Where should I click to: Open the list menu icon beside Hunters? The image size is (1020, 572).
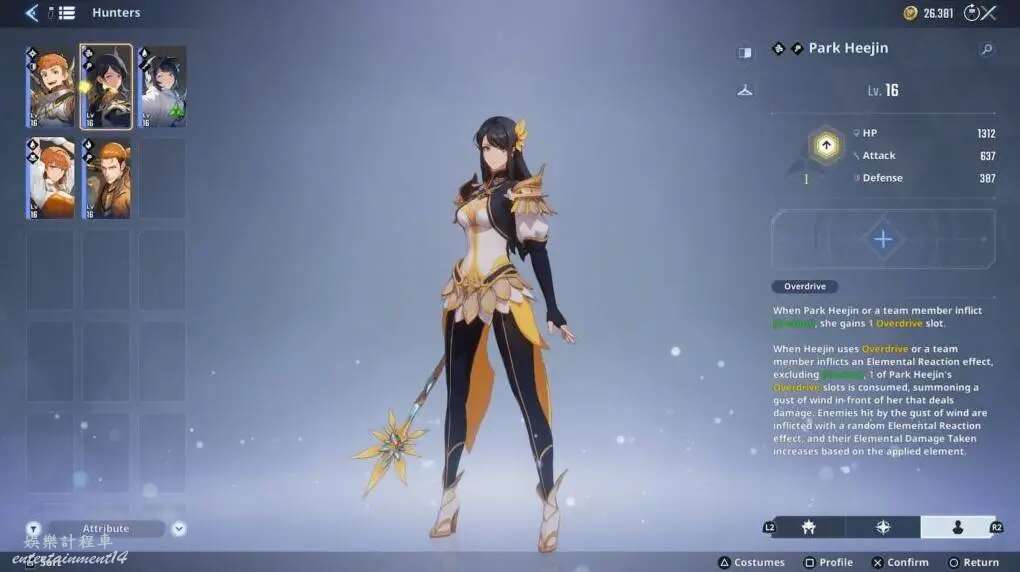[x=66, y=13]
